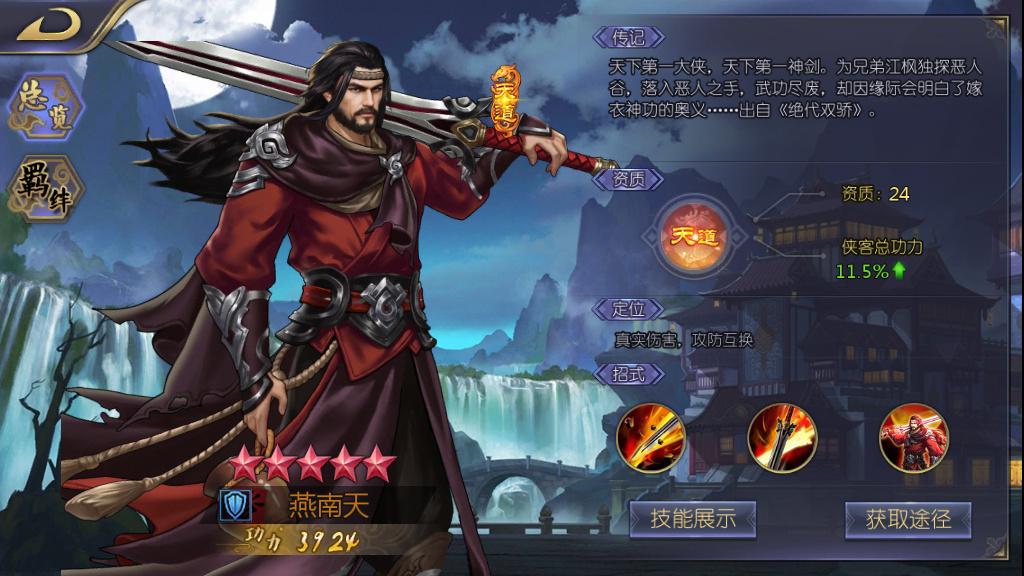1024x576 pixels.
Task: Open the 羁绊 bonds tab
Action: coord(46,187)
